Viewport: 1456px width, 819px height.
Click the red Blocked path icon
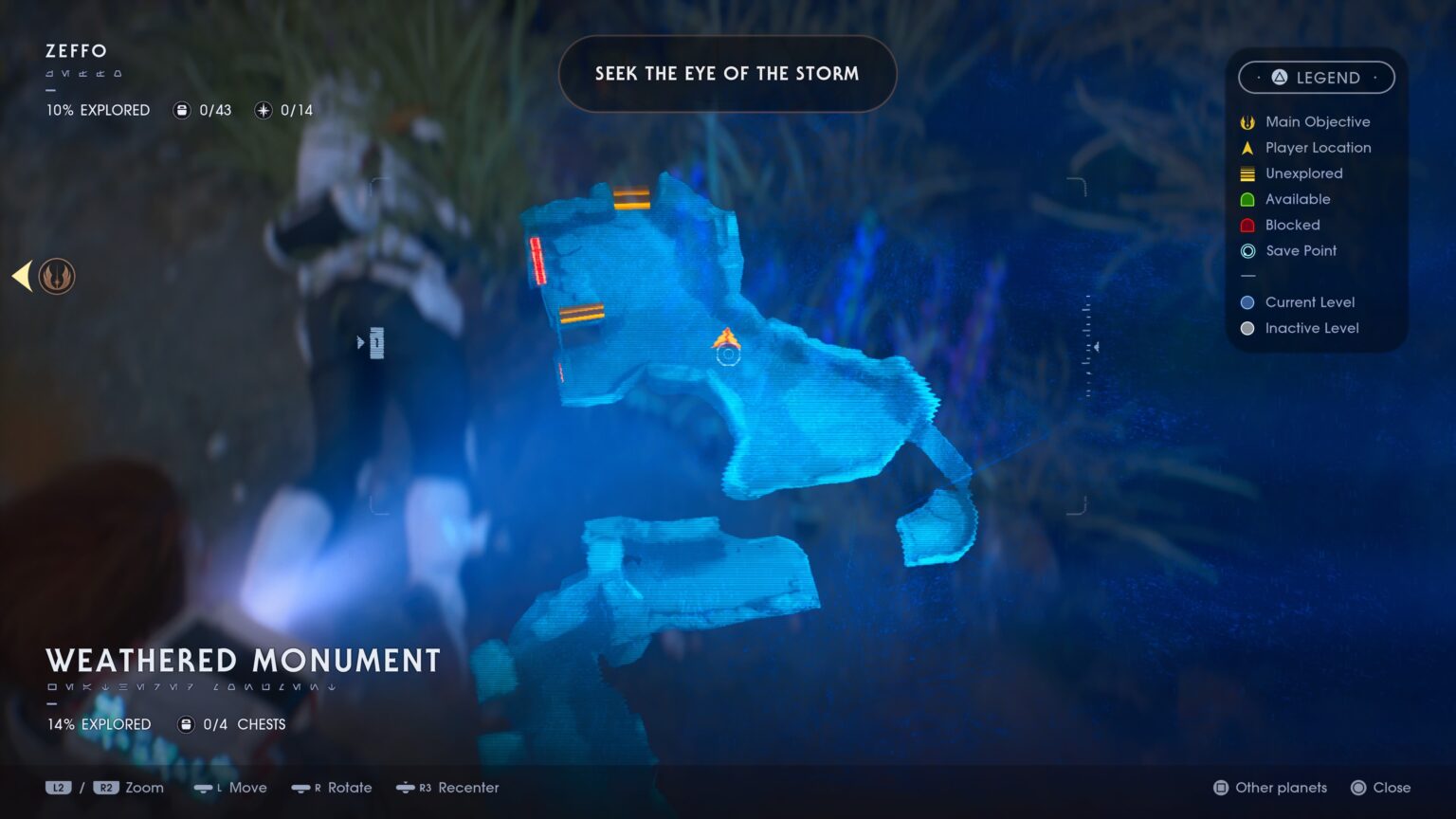(x=1247, y=225)
